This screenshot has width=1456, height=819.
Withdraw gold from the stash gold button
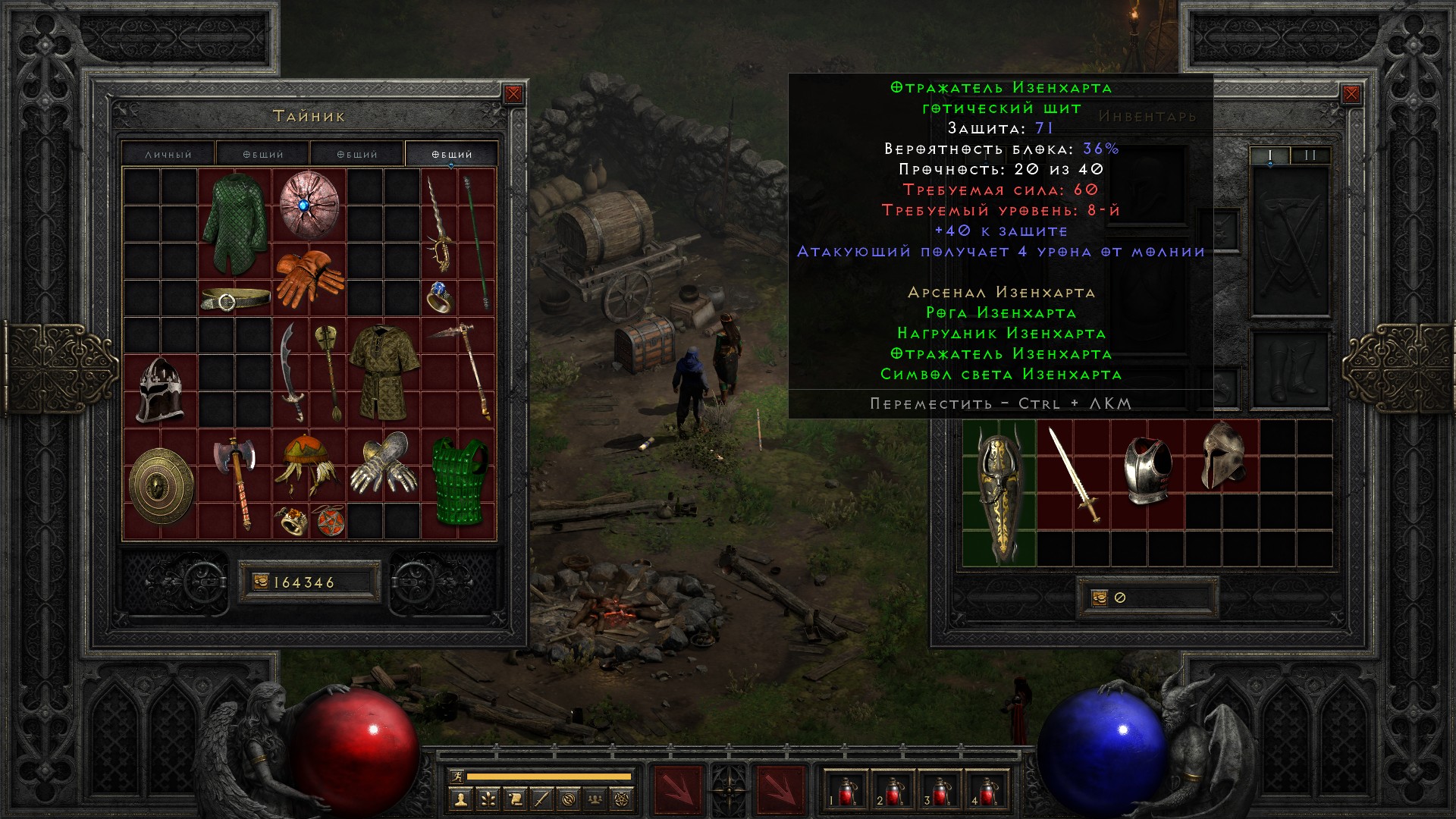(261, 582)
